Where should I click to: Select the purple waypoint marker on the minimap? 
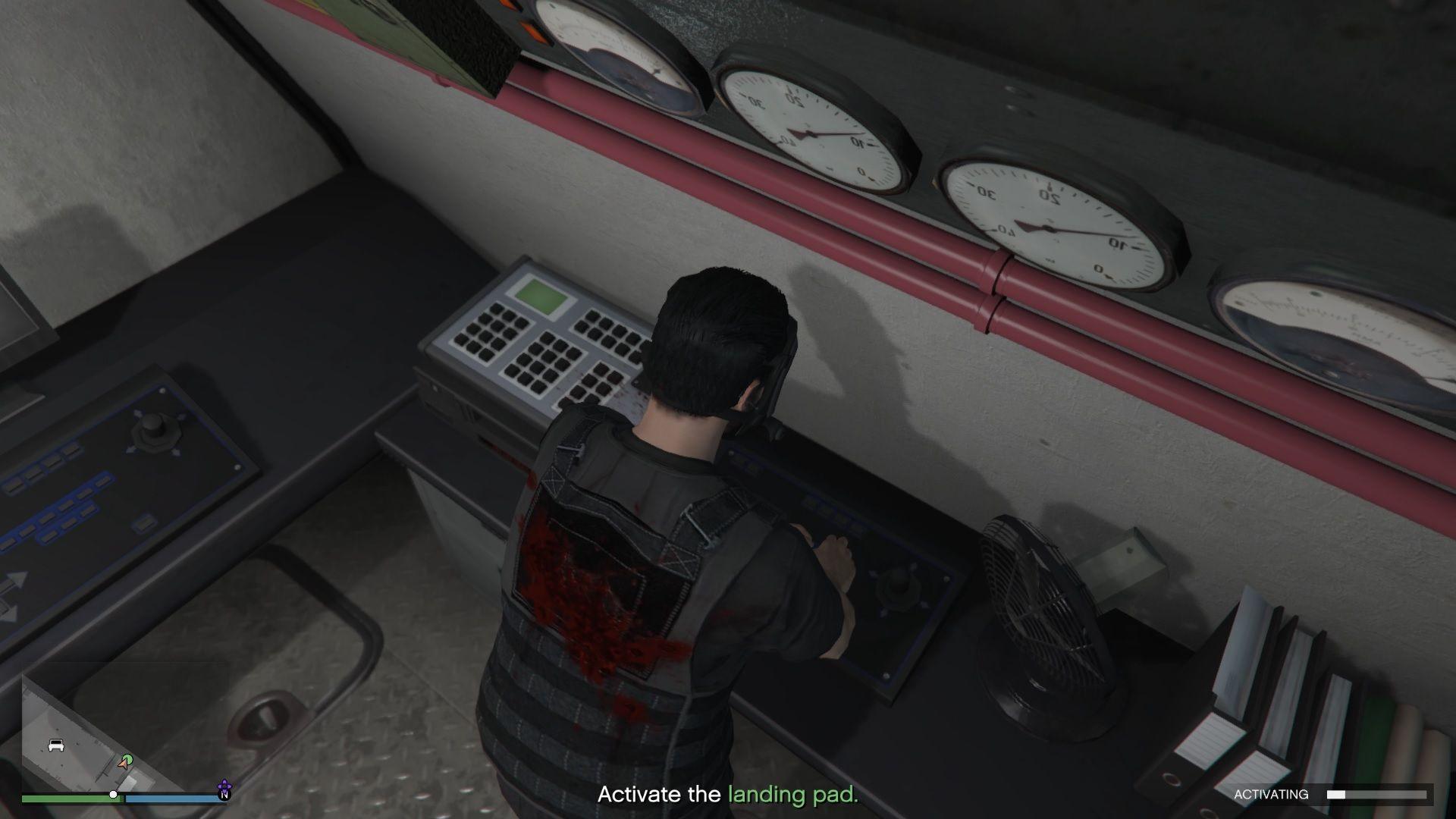pyautogui.click(x=224, y=783)
